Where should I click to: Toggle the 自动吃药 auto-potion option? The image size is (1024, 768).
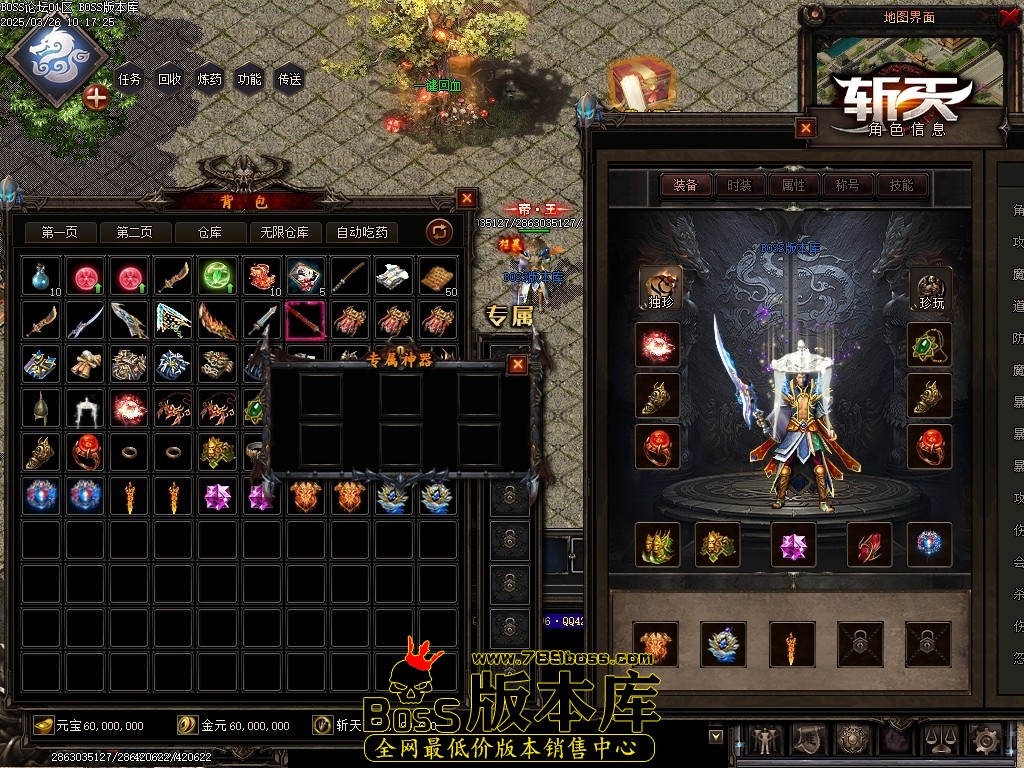[362, 232]
